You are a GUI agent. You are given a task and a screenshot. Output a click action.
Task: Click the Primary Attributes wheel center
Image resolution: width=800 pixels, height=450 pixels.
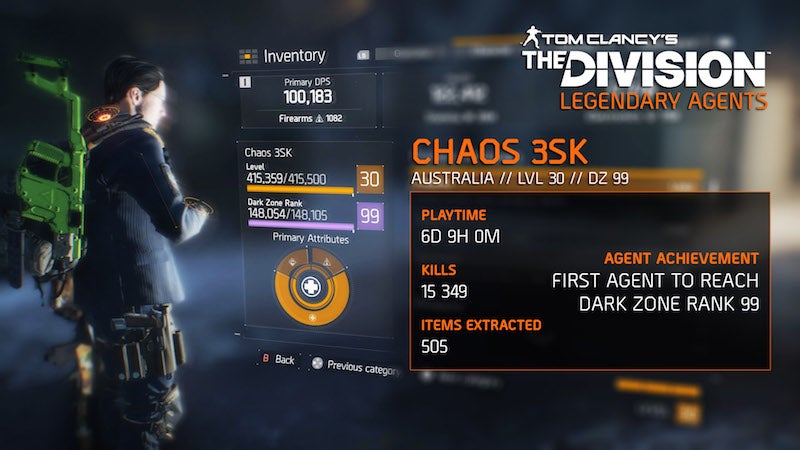(309, 286)
